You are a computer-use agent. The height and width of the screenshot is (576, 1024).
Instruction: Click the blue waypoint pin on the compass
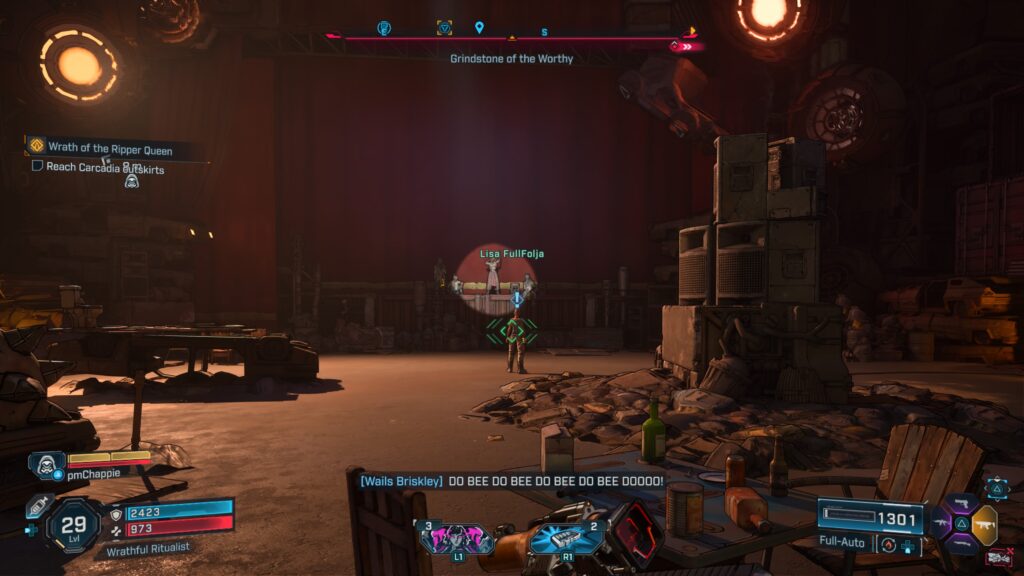(479, 28)
